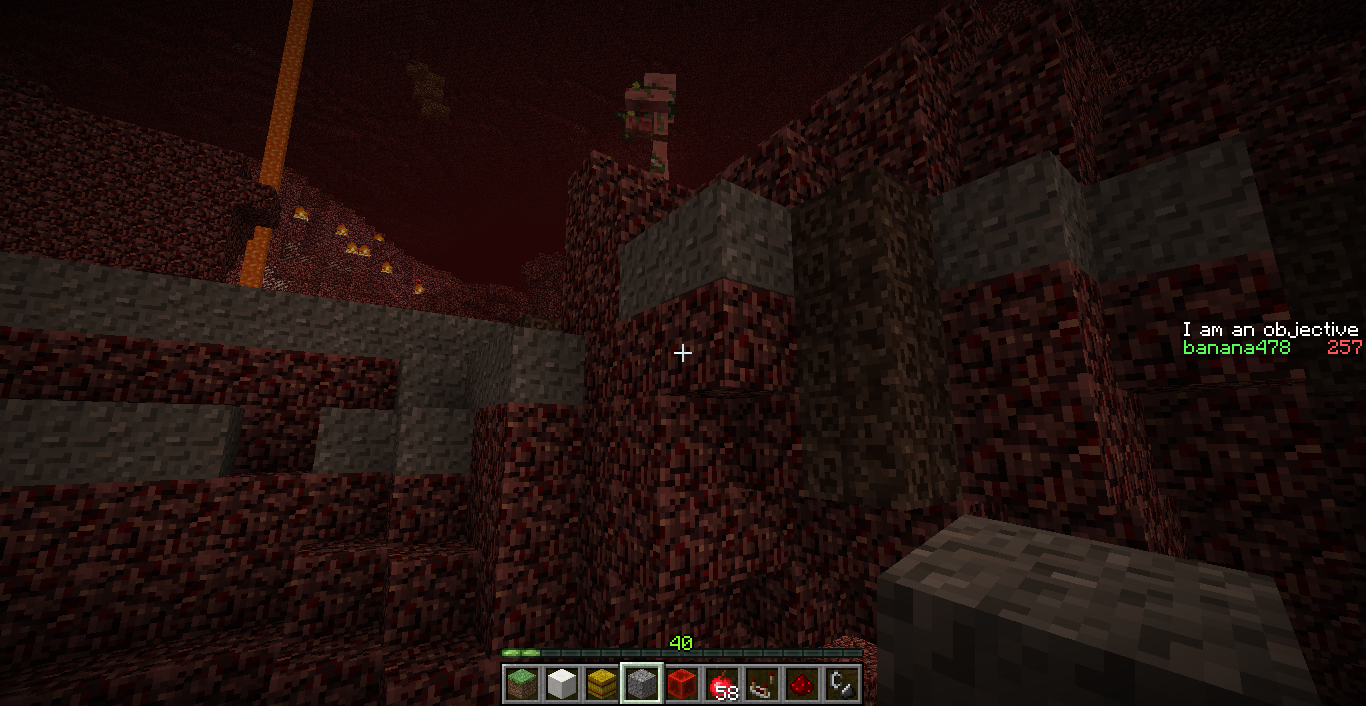
Task: Select the redstone dust slot
Action: pos(802,684)
